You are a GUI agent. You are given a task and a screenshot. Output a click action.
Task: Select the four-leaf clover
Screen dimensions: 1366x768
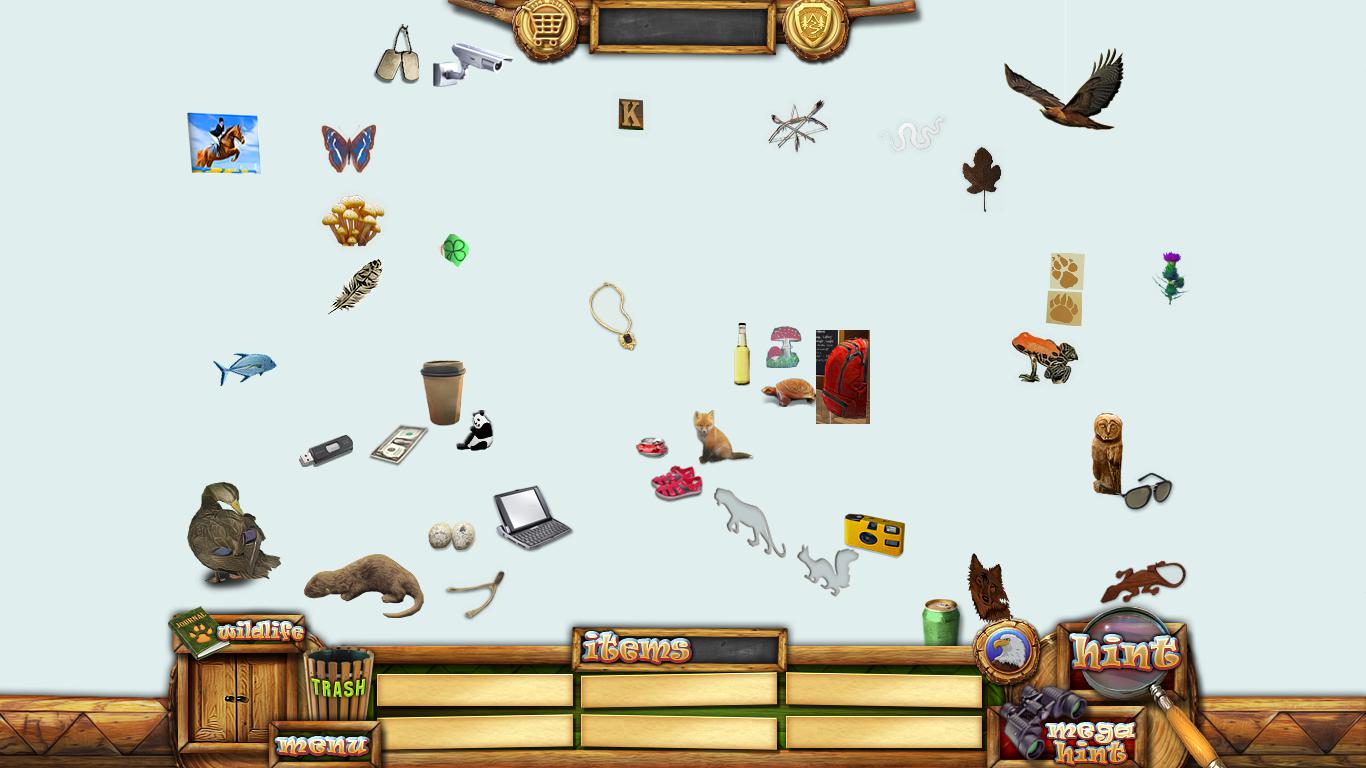point(455,250)
